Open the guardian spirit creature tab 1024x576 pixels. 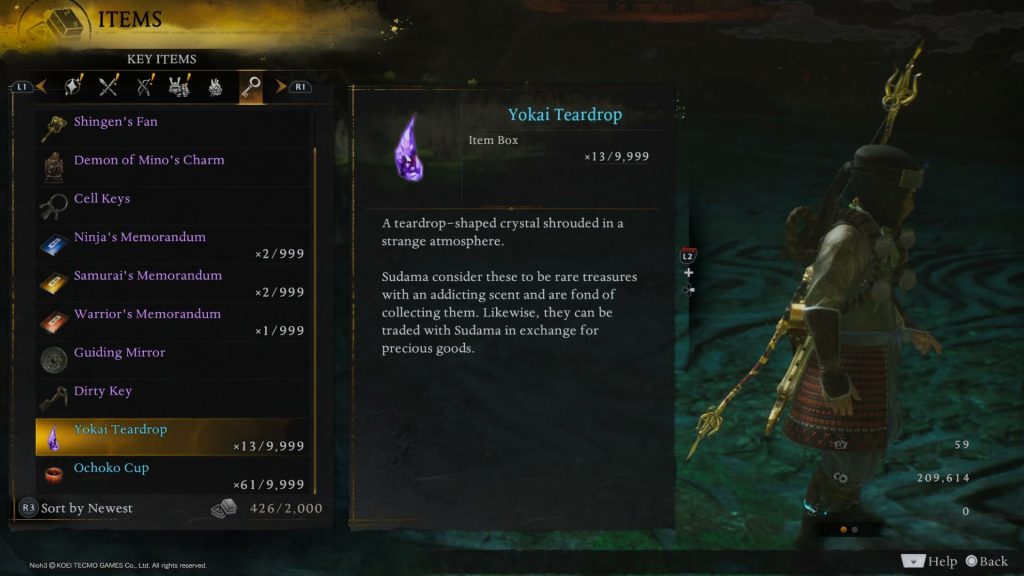[215, 87]
